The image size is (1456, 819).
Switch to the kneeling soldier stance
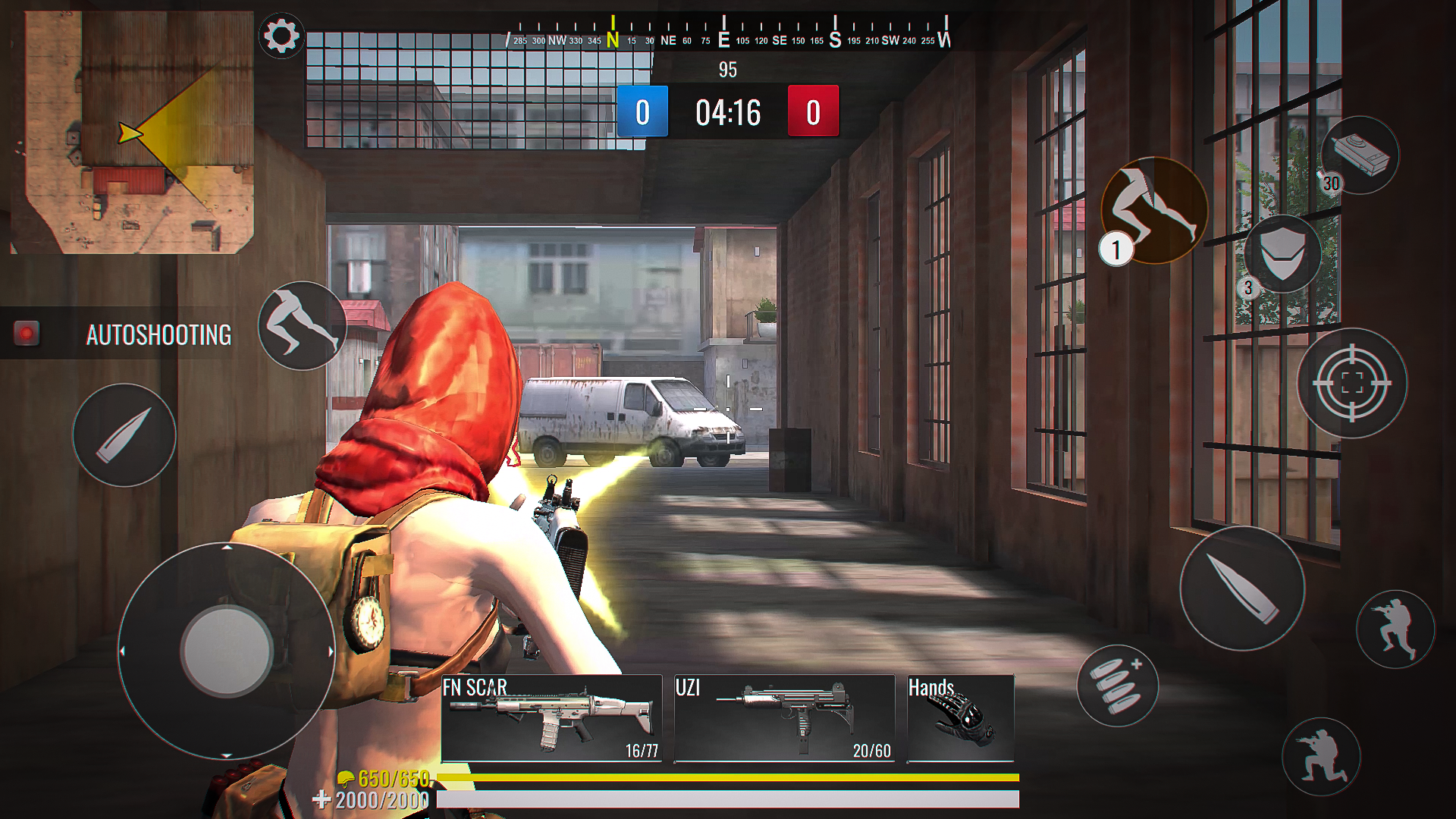click(1321, 756)
